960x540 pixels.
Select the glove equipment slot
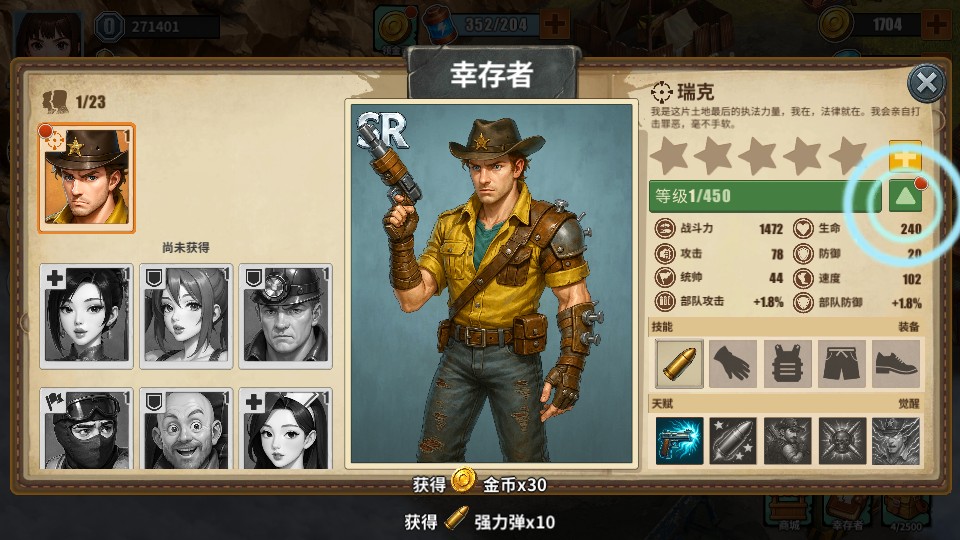pos(733,364)
